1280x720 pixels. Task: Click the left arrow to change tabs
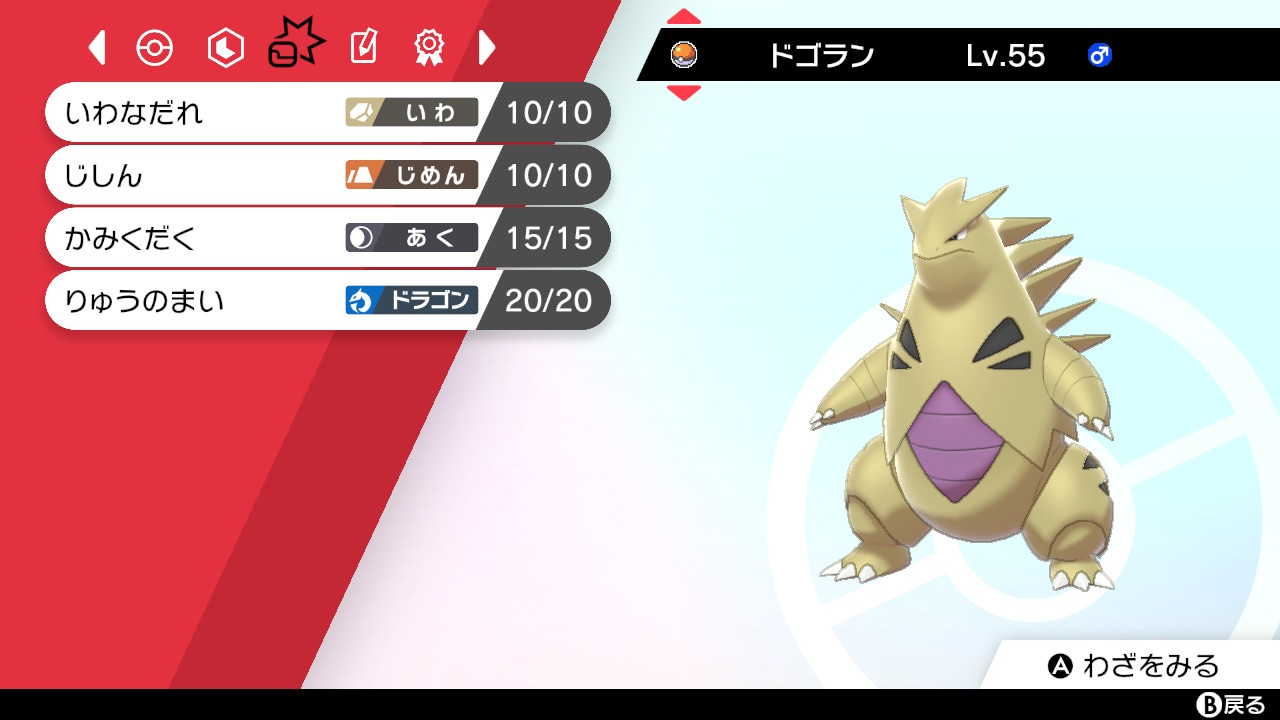(x=96, y=46)
